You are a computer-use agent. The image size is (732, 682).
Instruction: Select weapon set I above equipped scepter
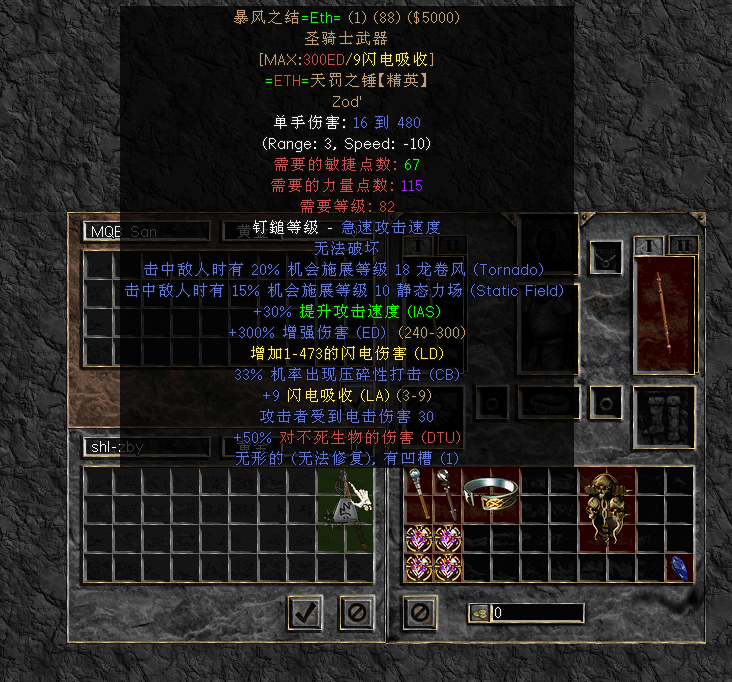[x=652, y=246]
